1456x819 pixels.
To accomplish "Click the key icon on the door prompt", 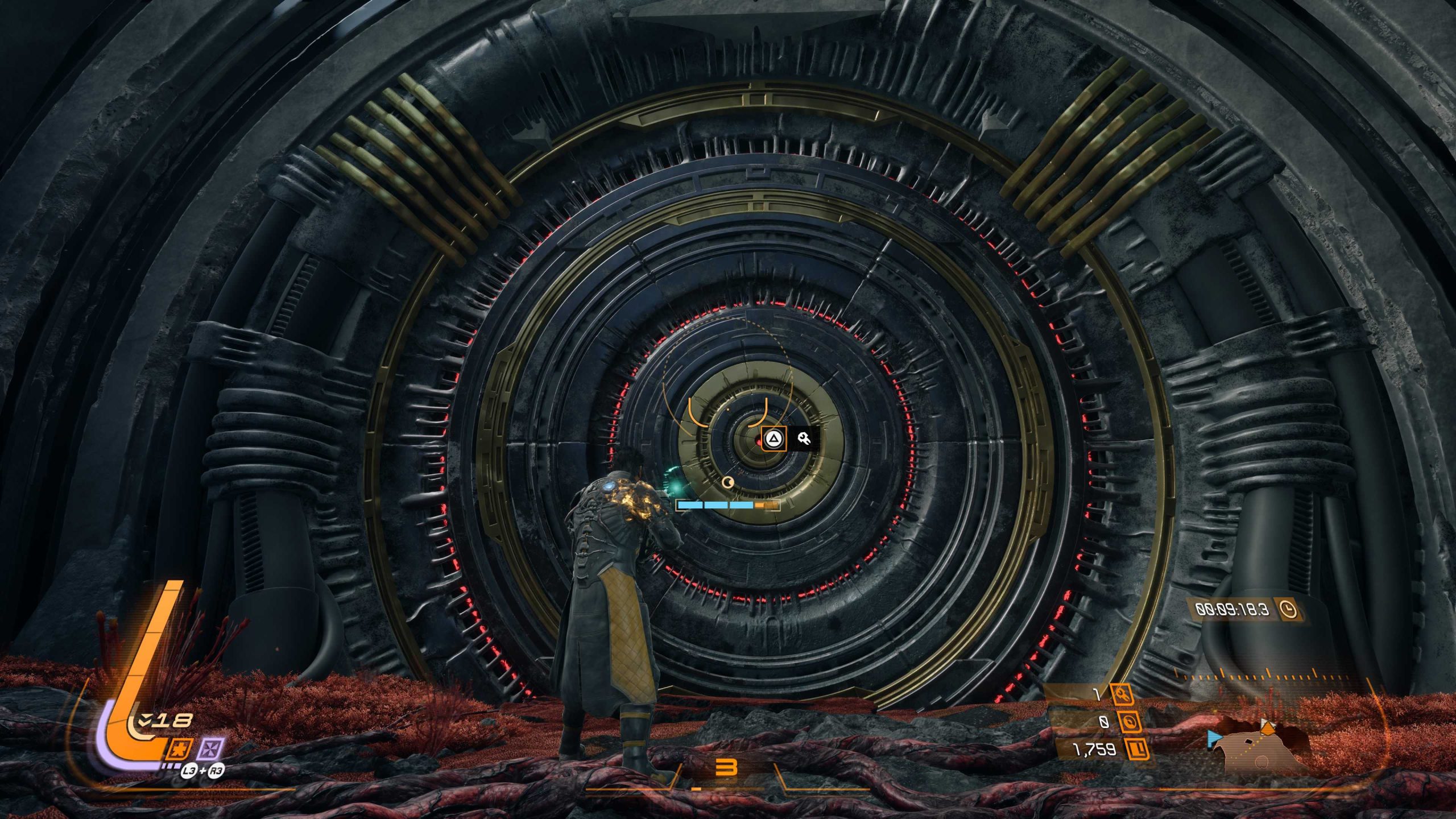I will [804, 439].
